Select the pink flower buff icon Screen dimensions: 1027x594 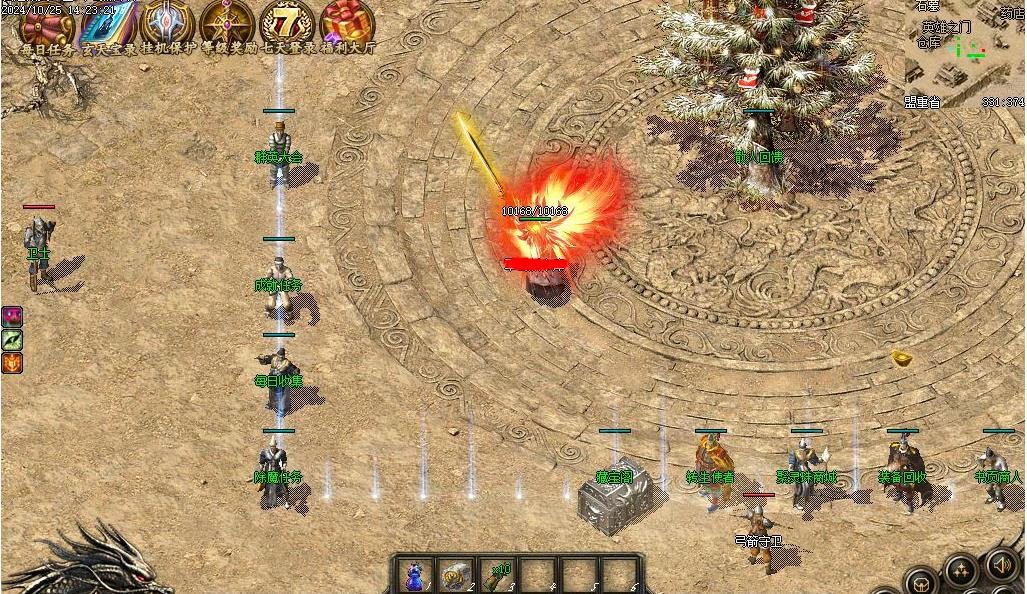12,317
